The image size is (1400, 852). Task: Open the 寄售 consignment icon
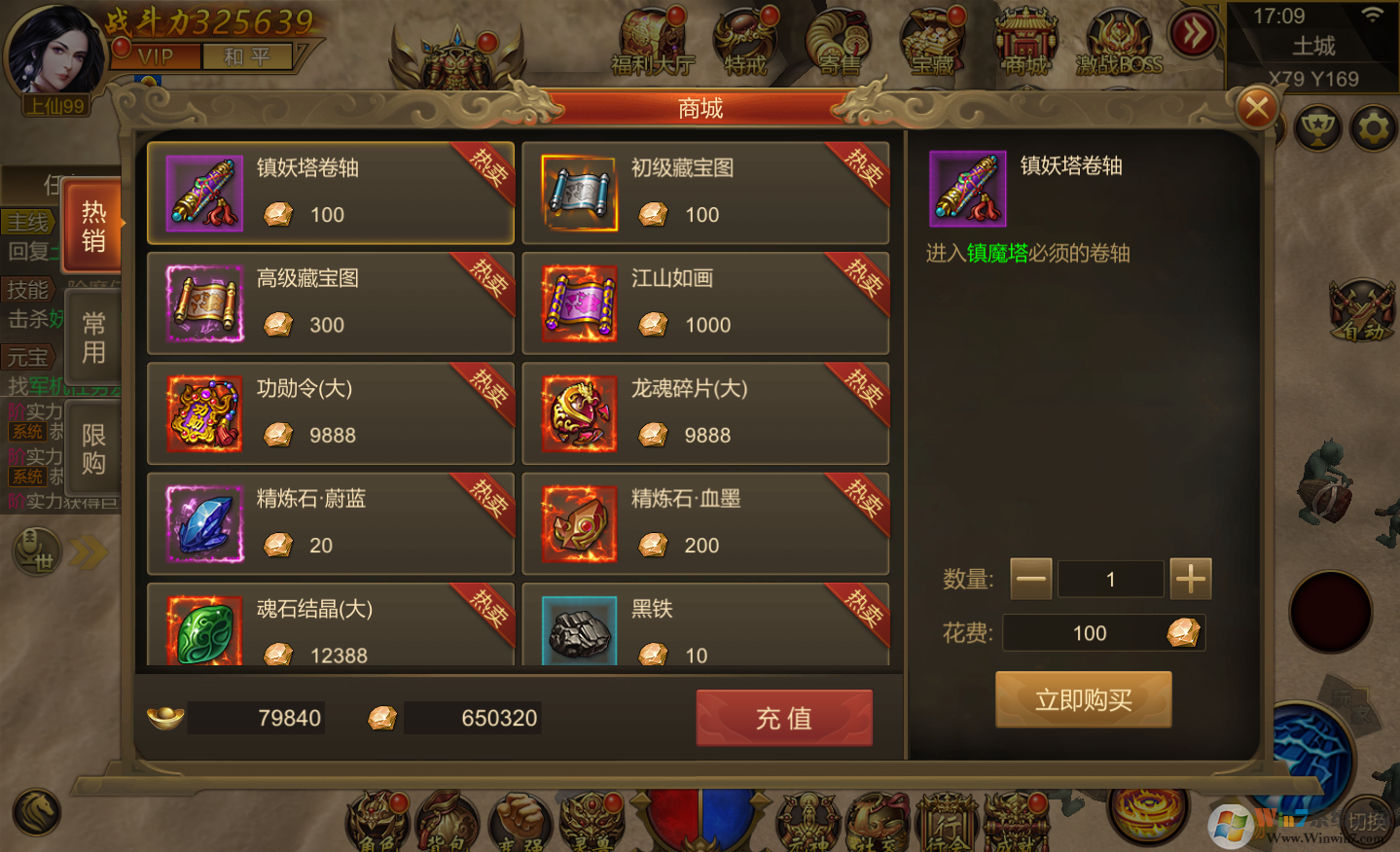pos(837,39)
